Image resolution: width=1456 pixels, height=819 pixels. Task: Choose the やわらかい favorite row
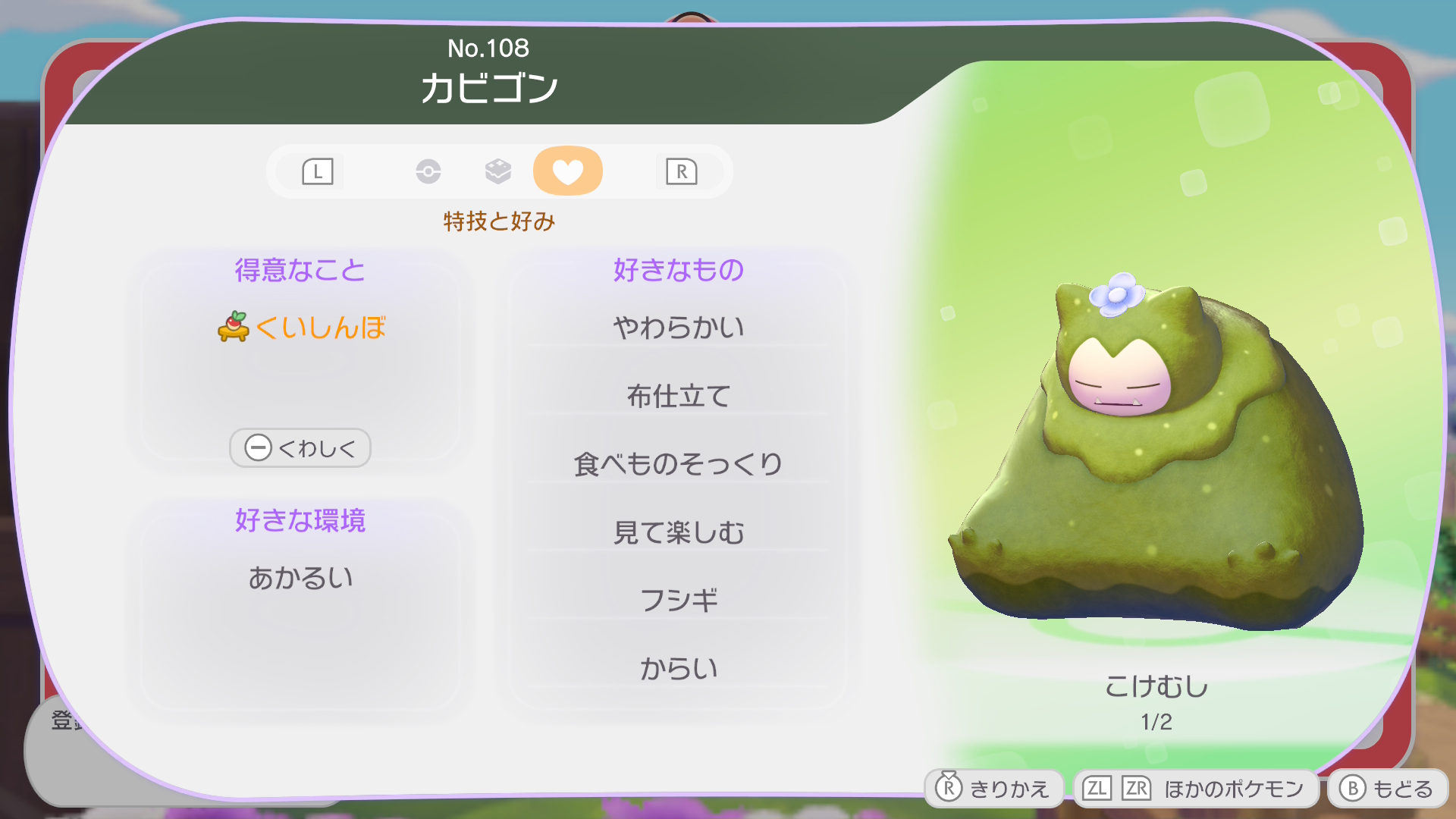coord(678,328)
